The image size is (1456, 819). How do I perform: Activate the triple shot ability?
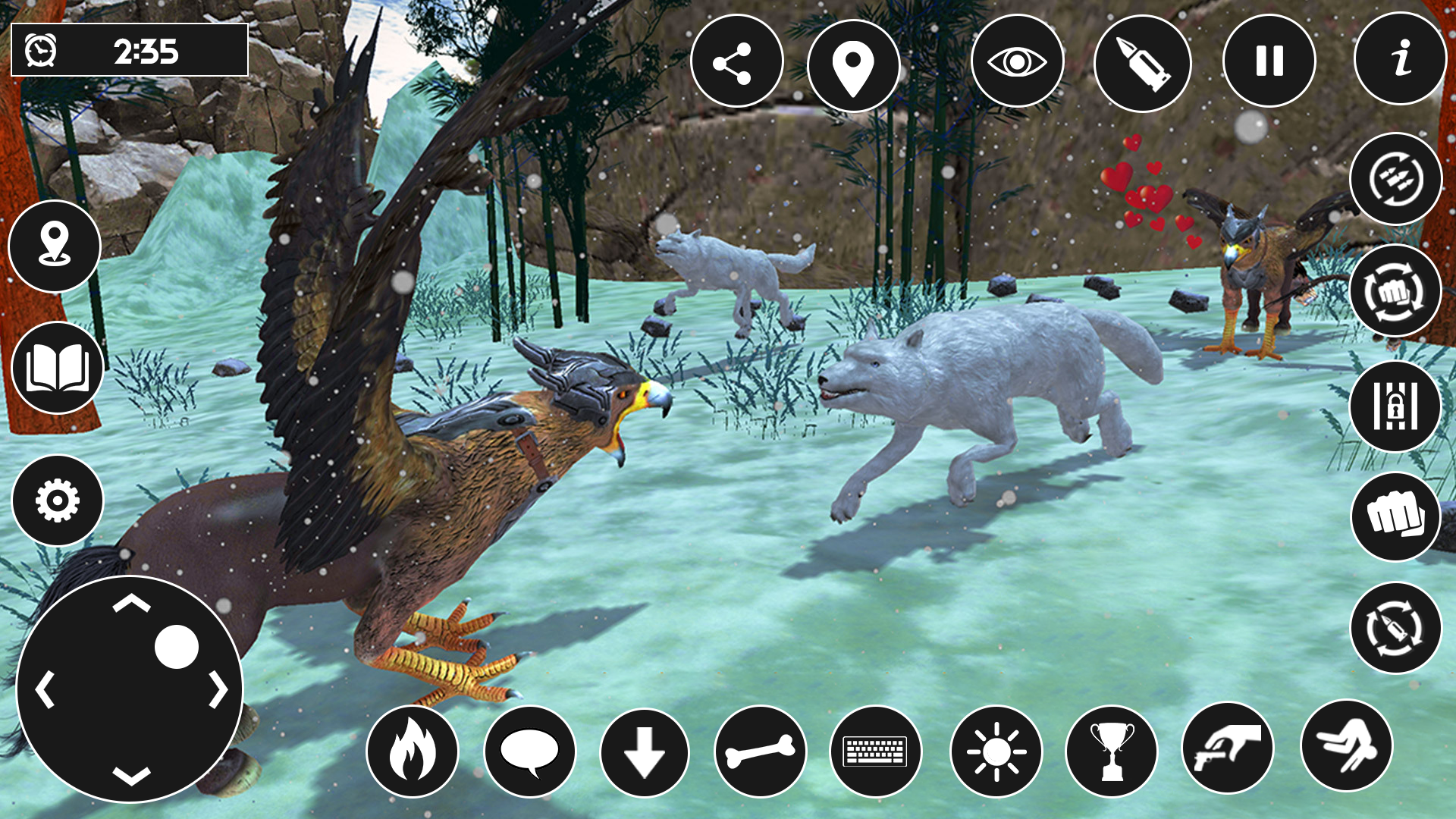(1395, 179)
